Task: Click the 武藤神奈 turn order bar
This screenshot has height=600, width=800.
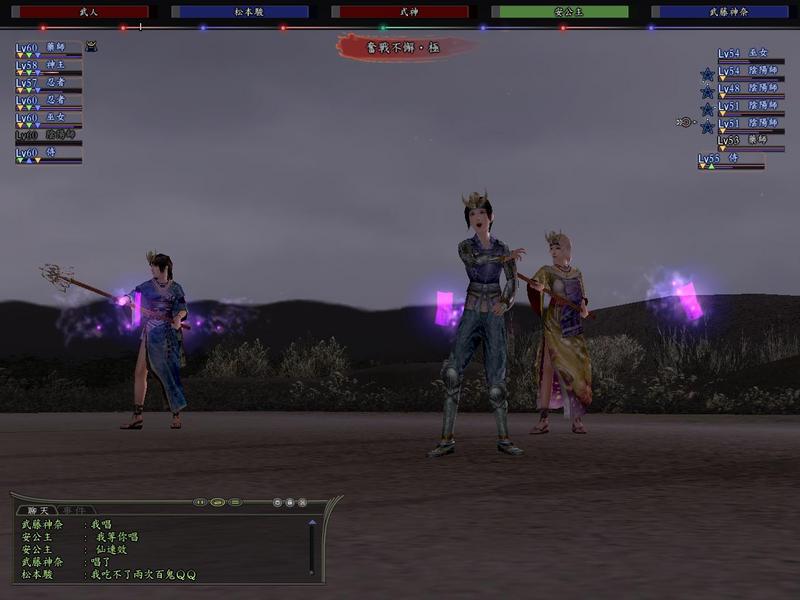Action: [x=720, y=12]
